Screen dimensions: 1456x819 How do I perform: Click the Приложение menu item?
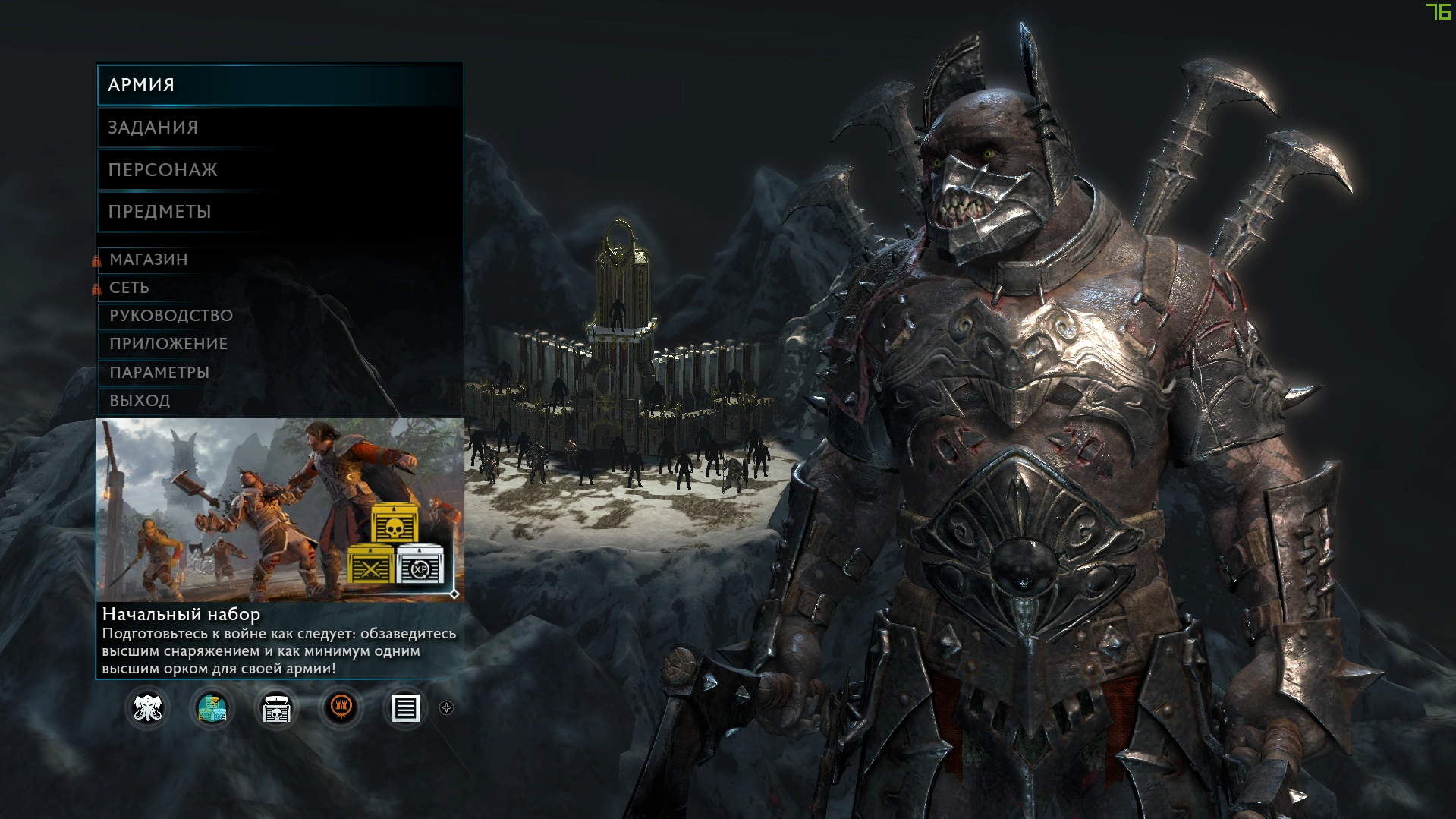point(168,344)
